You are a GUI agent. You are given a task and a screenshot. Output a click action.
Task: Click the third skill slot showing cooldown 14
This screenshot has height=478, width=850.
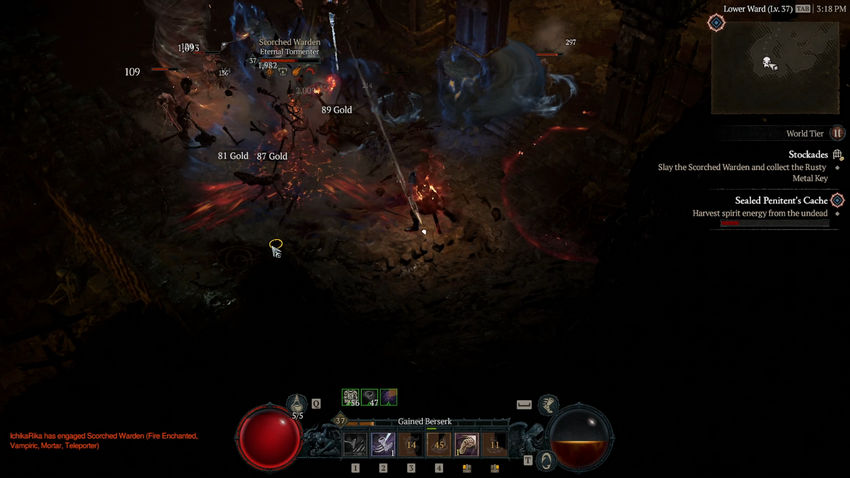(411, 444)
